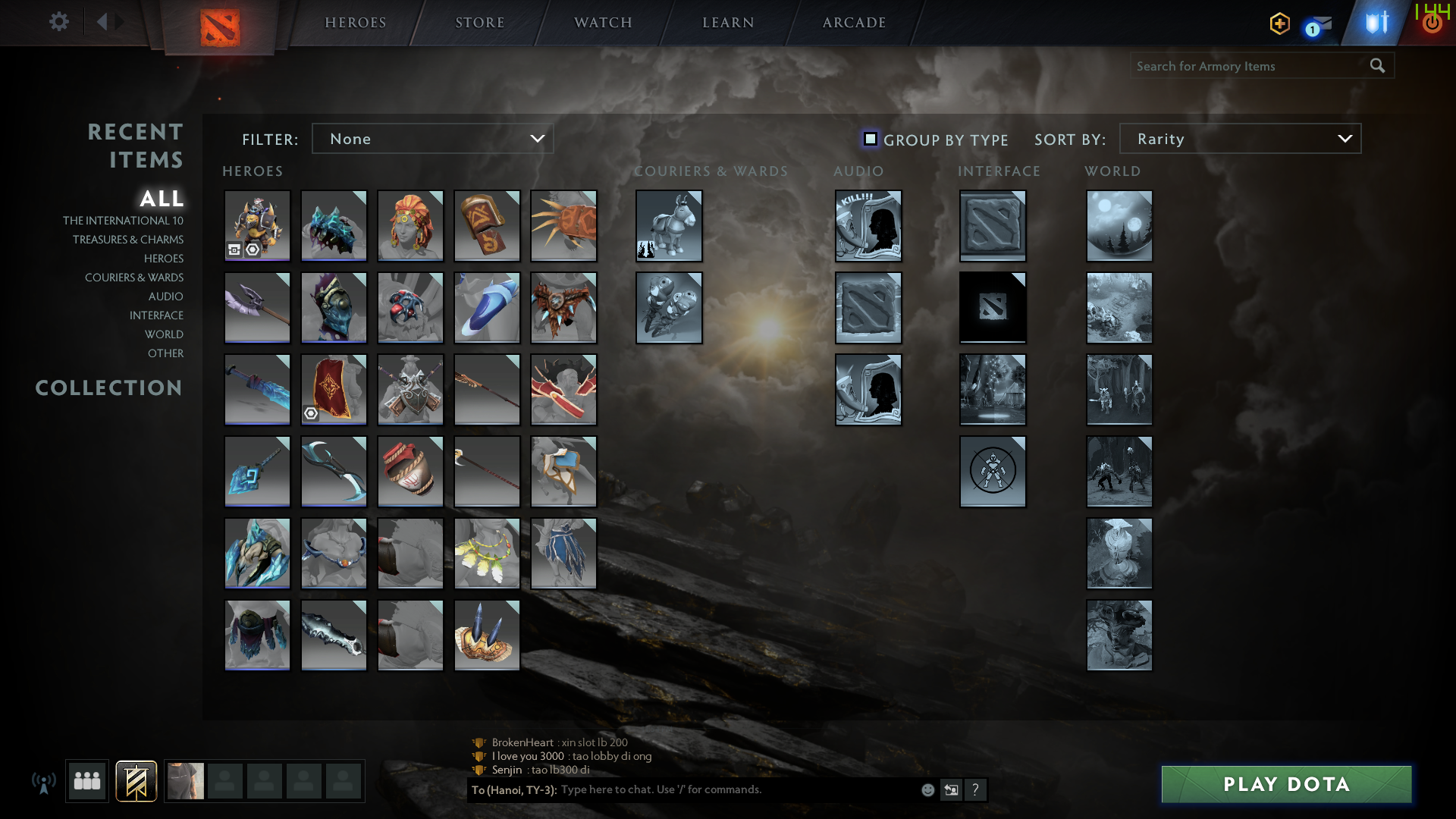
Task: Click the broadcast antenna icon
Action: tap(45, 781)
